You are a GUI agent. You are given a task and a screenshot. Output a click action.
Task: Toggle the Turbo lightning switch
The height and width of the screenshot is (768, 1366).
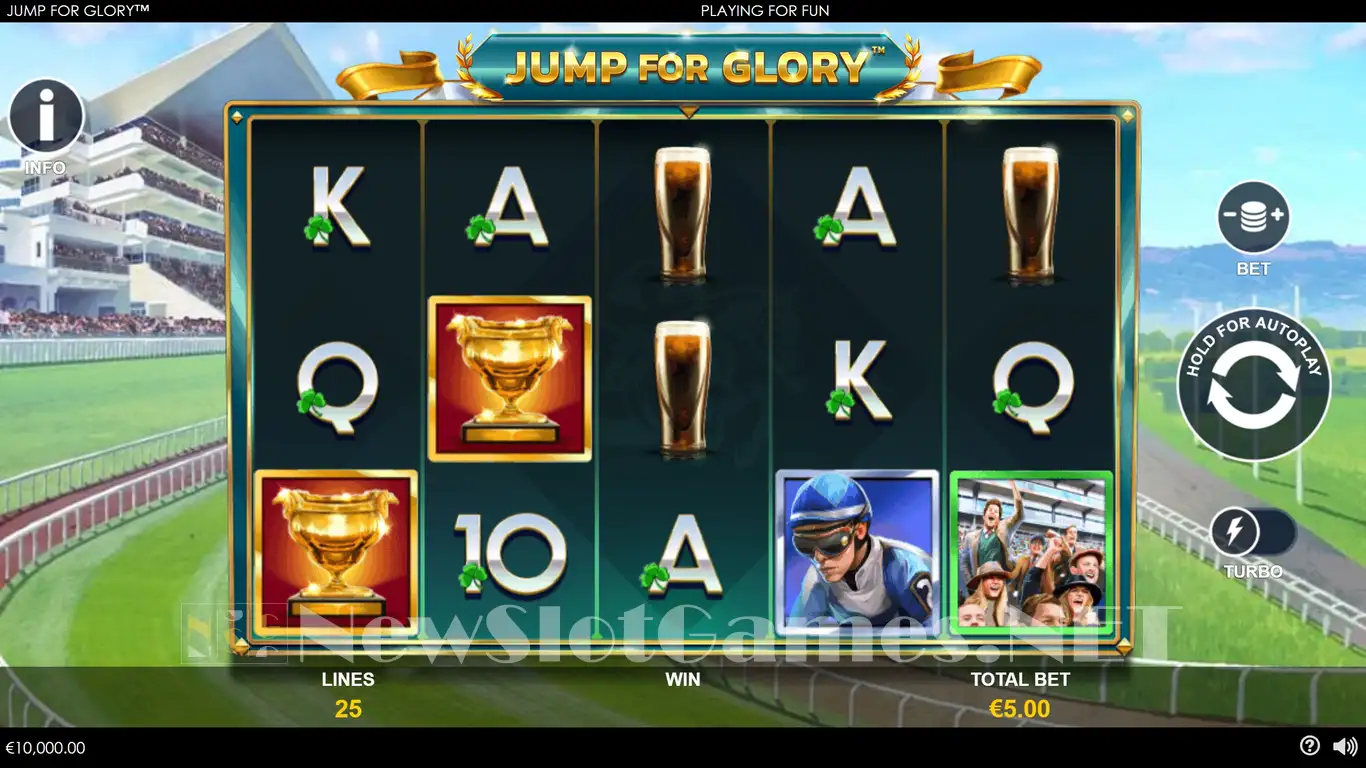click(1252, 533)
